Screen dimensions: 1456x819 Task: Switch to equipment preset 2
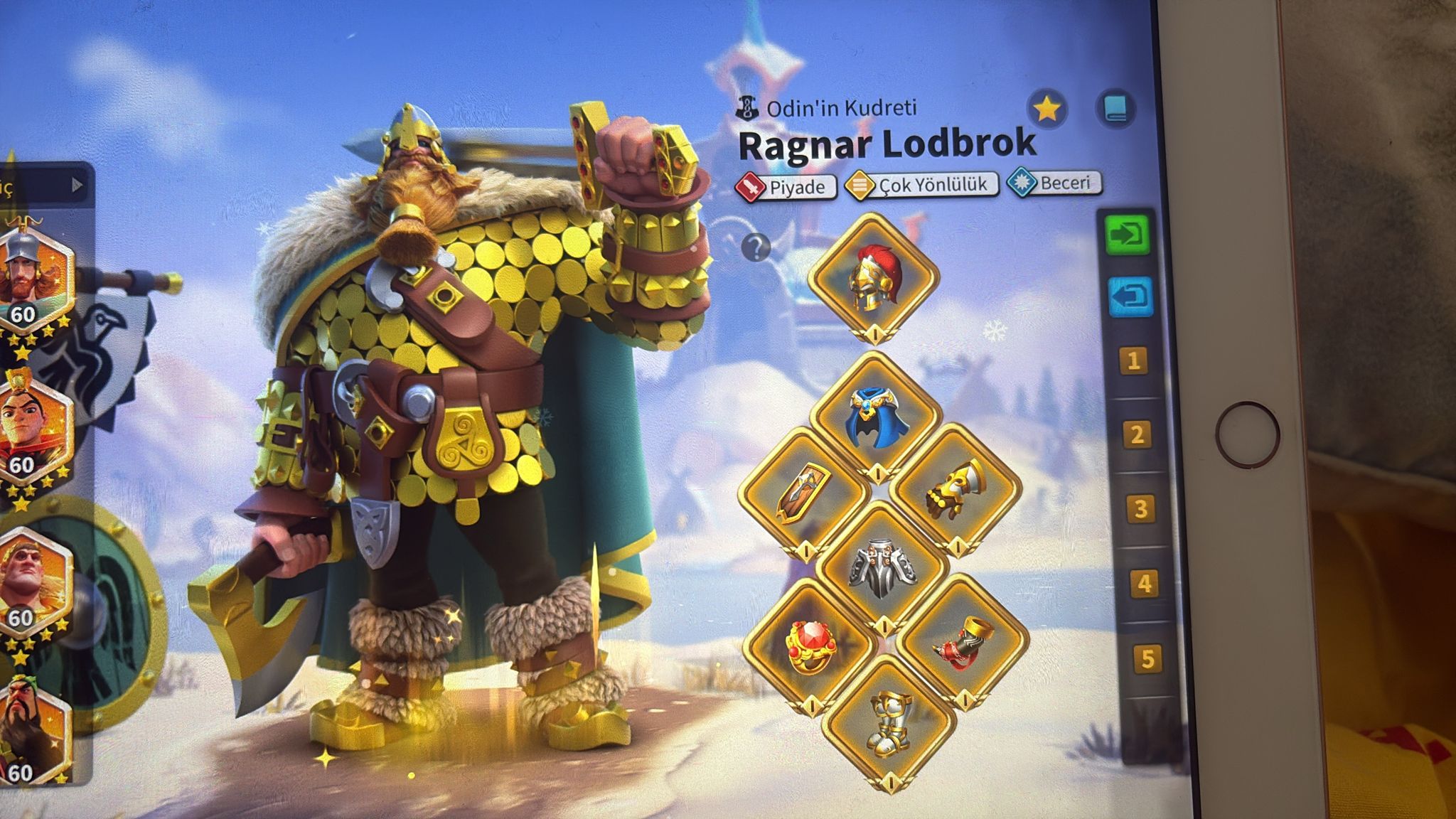[x=1137, y=434]
